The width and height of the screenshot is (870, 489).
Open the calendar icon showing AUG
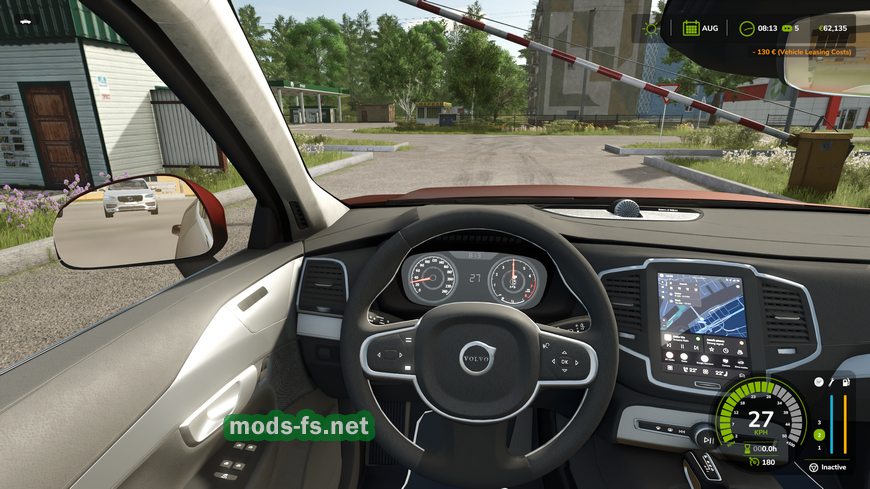691,28
